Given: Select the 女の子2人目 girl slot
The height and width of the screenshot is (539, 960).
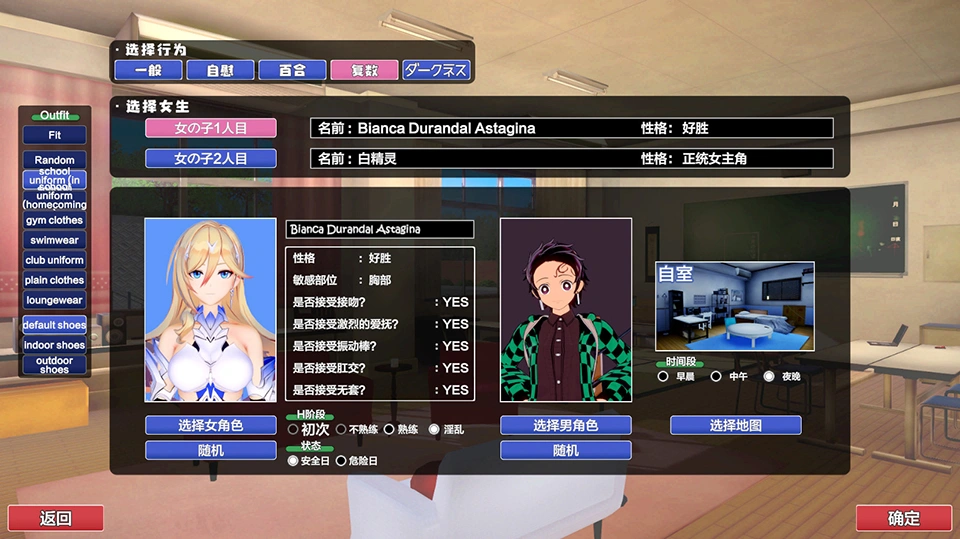Looking at the screenshot, I should click(x=210, y=158).
